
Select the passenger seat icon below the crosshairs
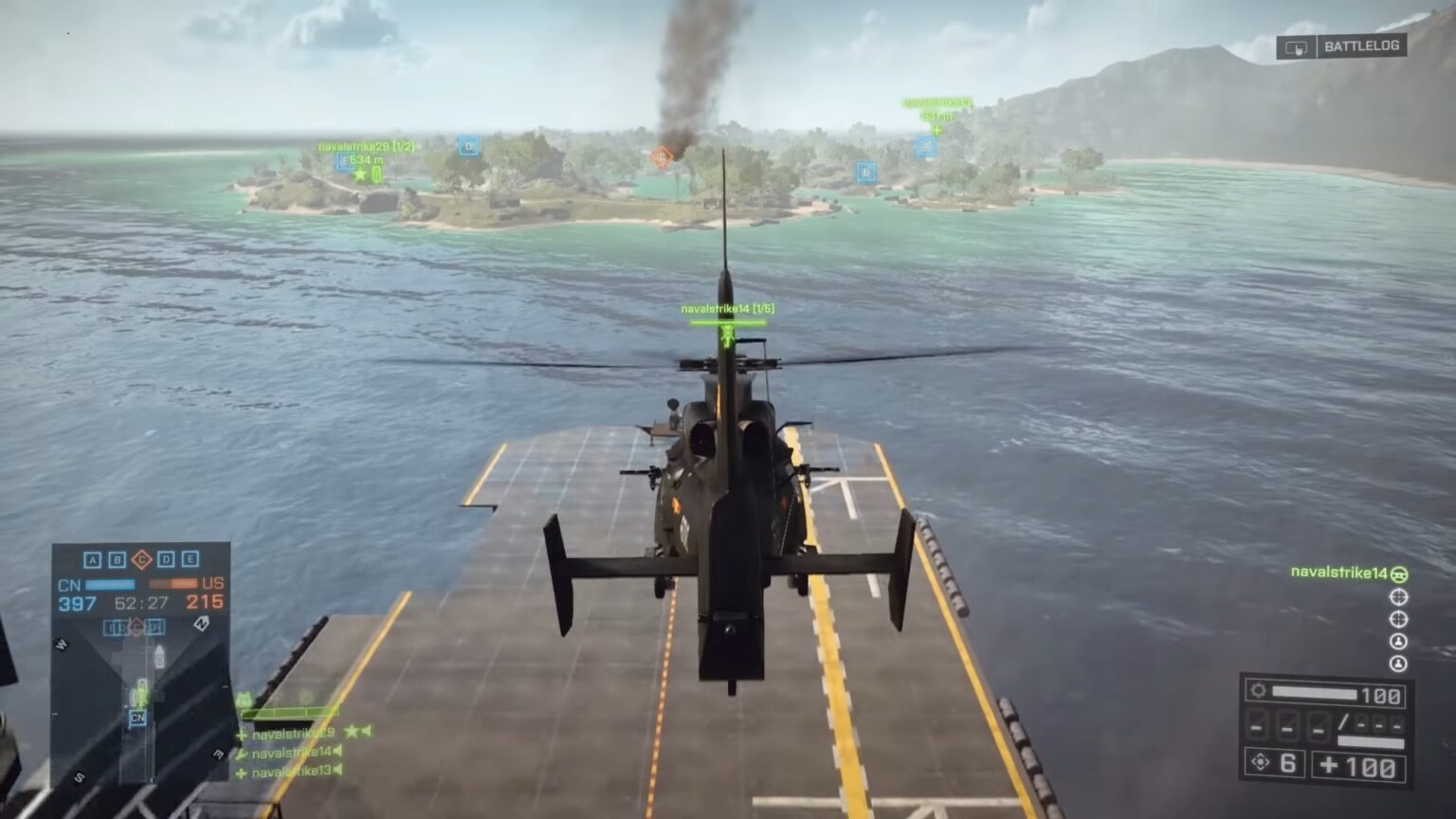[x=1399, y=641]
